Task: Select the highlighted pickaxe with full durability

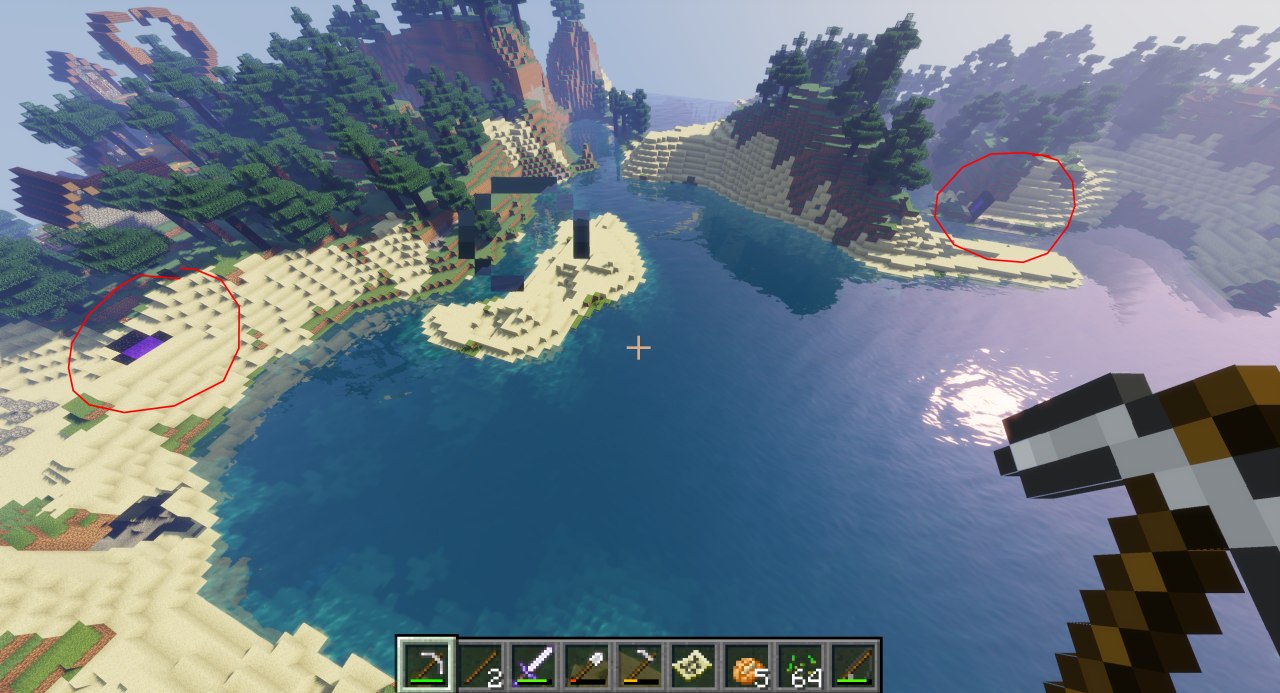Action: pos(426,664)
